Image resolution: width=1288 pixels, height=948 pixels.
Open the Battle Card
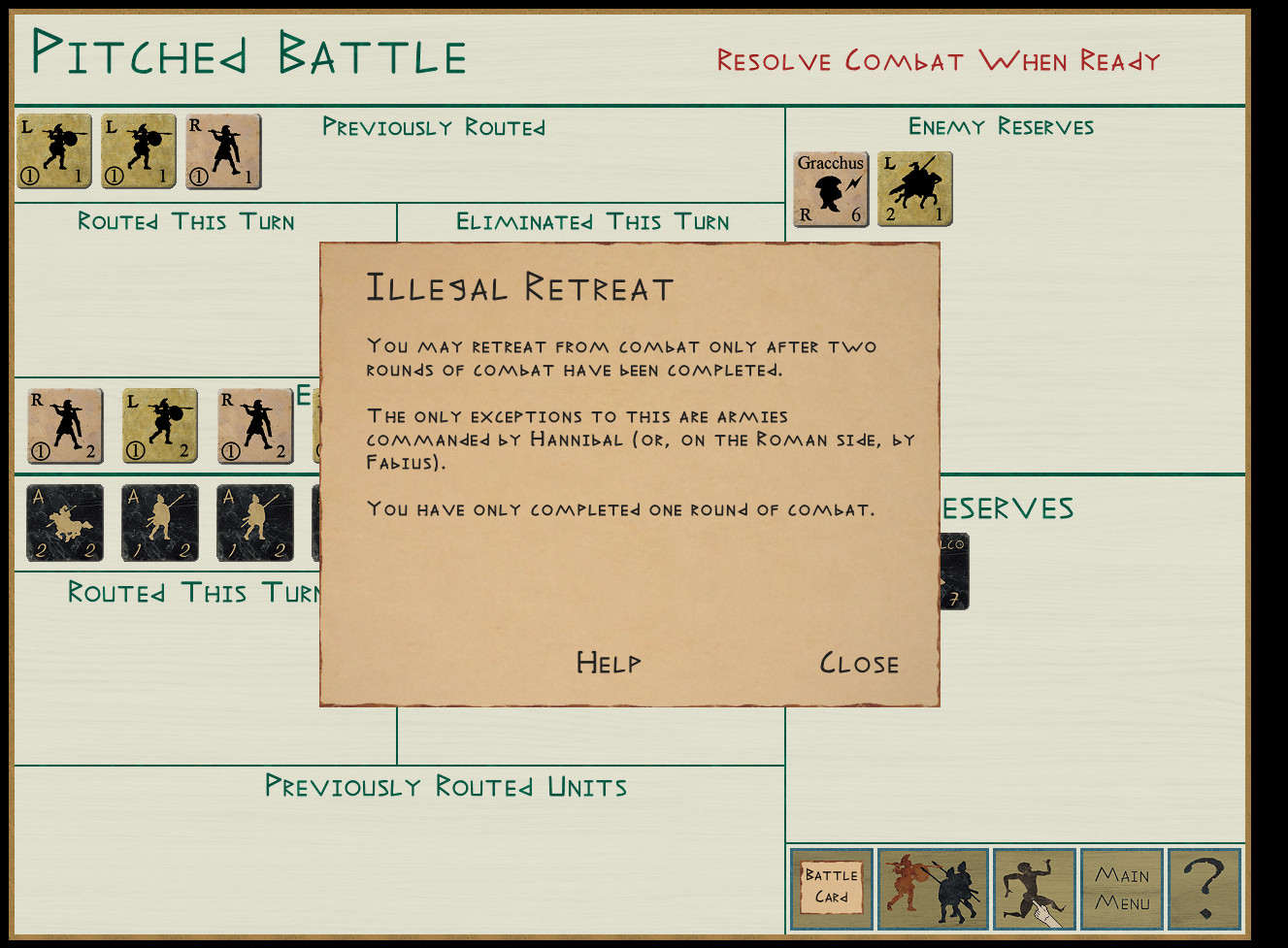[x=832, y=888]
